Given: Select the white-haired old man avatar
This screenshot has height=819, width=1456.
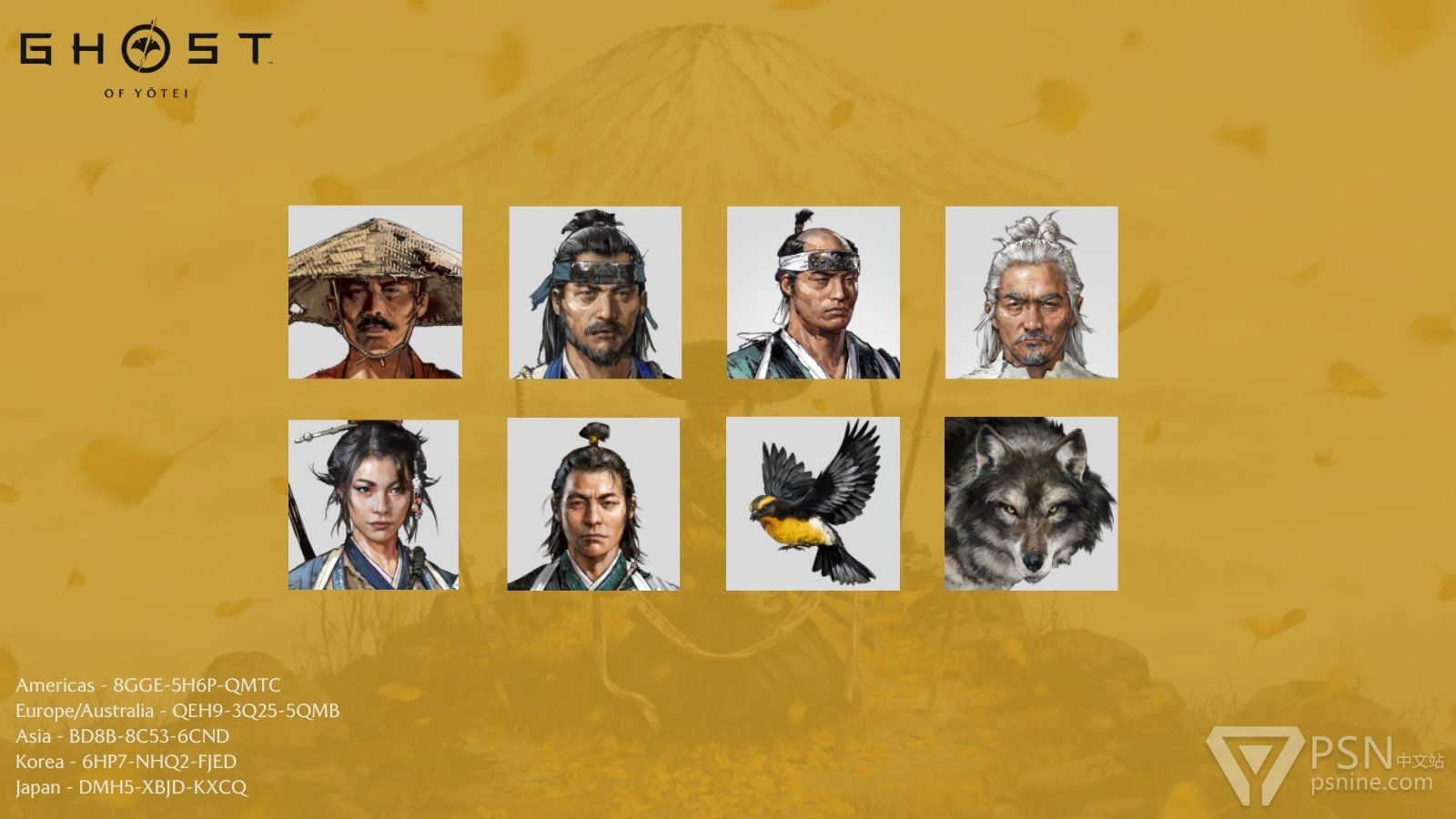Looking at the screenshot, I should pyautogui.click(x=1031, y=292).
